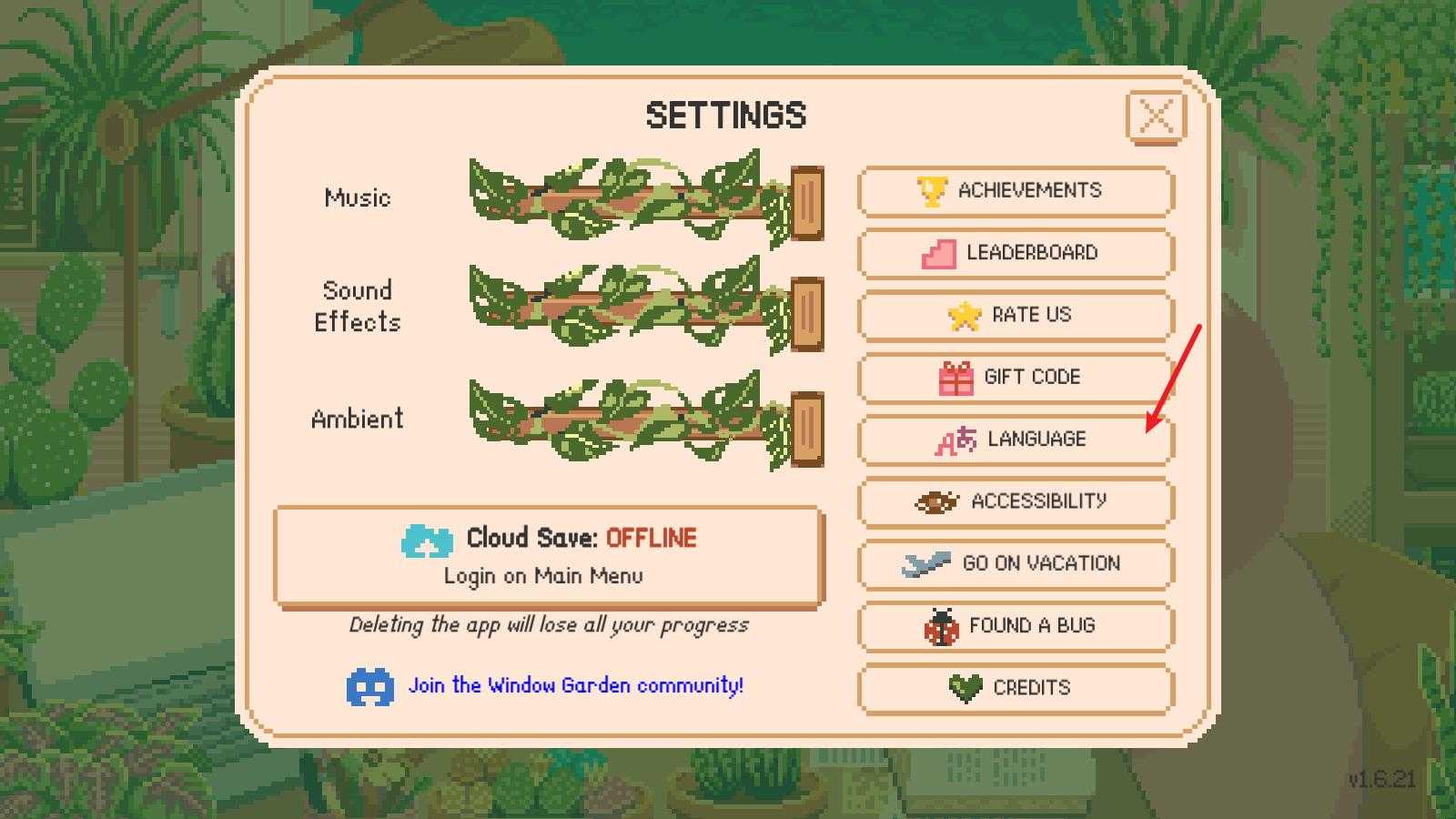Close the Settings window
This screenshot has width=1456, height=819.
pos(1156,116)
